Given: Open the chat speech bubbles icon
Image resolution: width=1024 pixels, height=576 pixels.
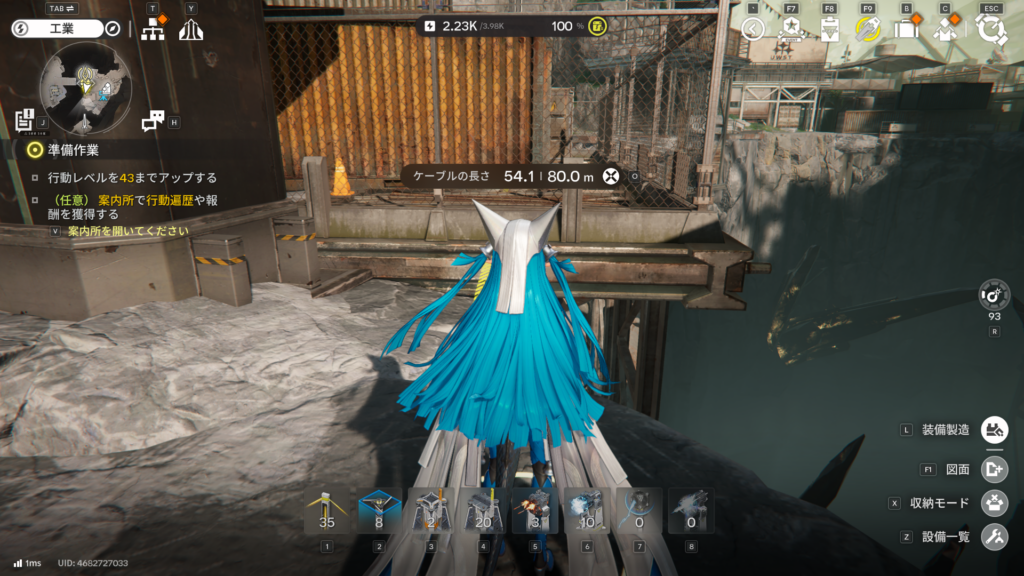Looking at the screenshot, I should (x=153, y=121).
